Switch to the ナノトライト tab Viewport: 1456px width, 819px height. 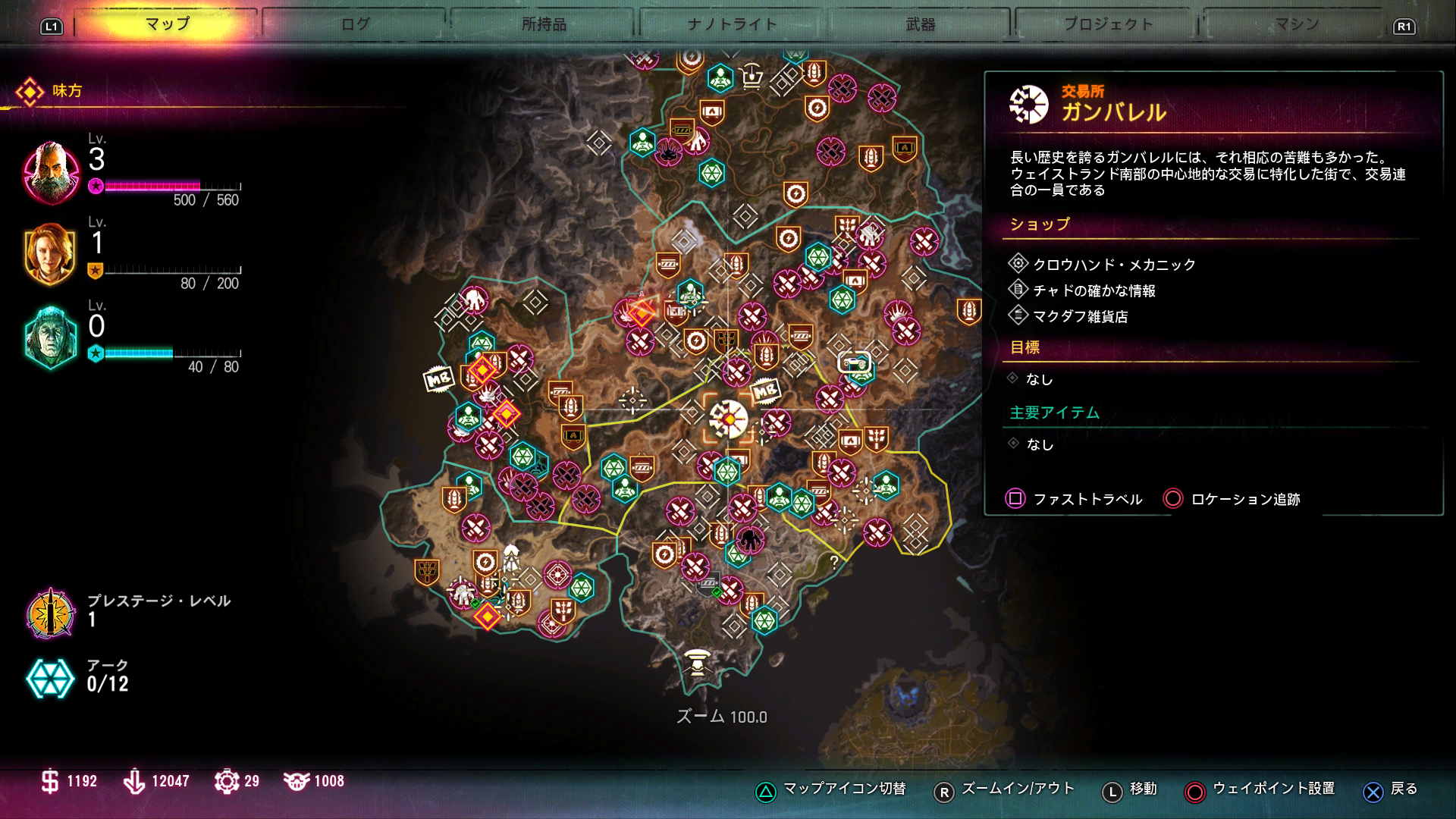[x=732, y=24]
